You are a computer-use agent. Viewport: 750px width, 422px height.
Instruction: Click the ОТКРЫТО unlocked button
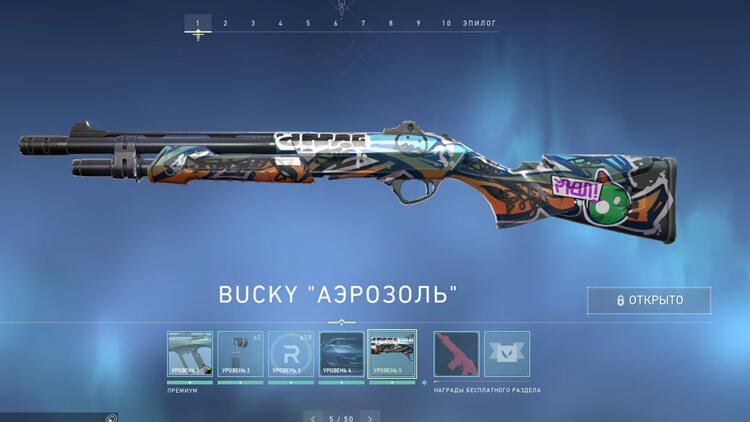pyautogui.click(x=649, y=300)
